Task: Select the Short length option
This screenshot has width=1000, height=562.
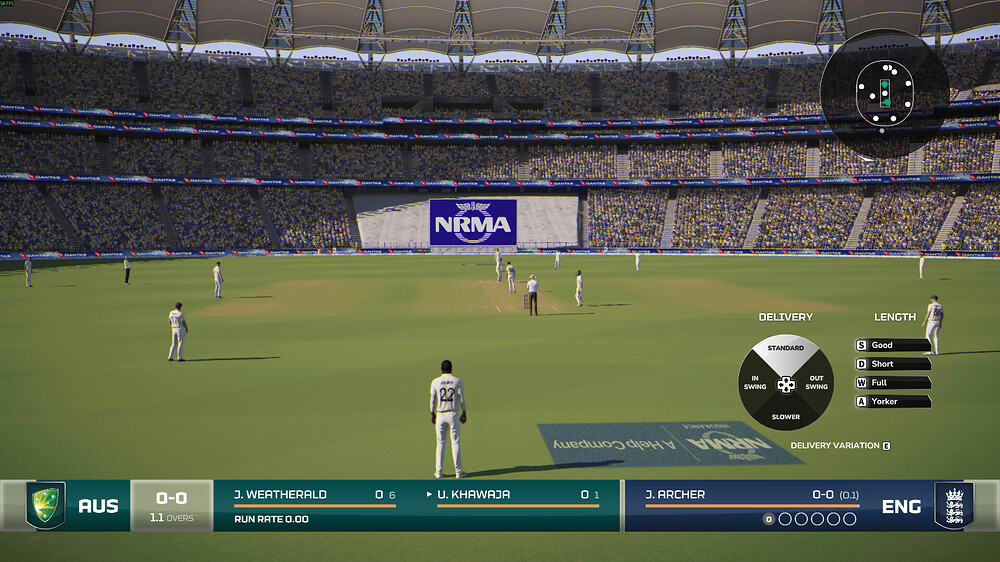Action: (x=893, y=364)
